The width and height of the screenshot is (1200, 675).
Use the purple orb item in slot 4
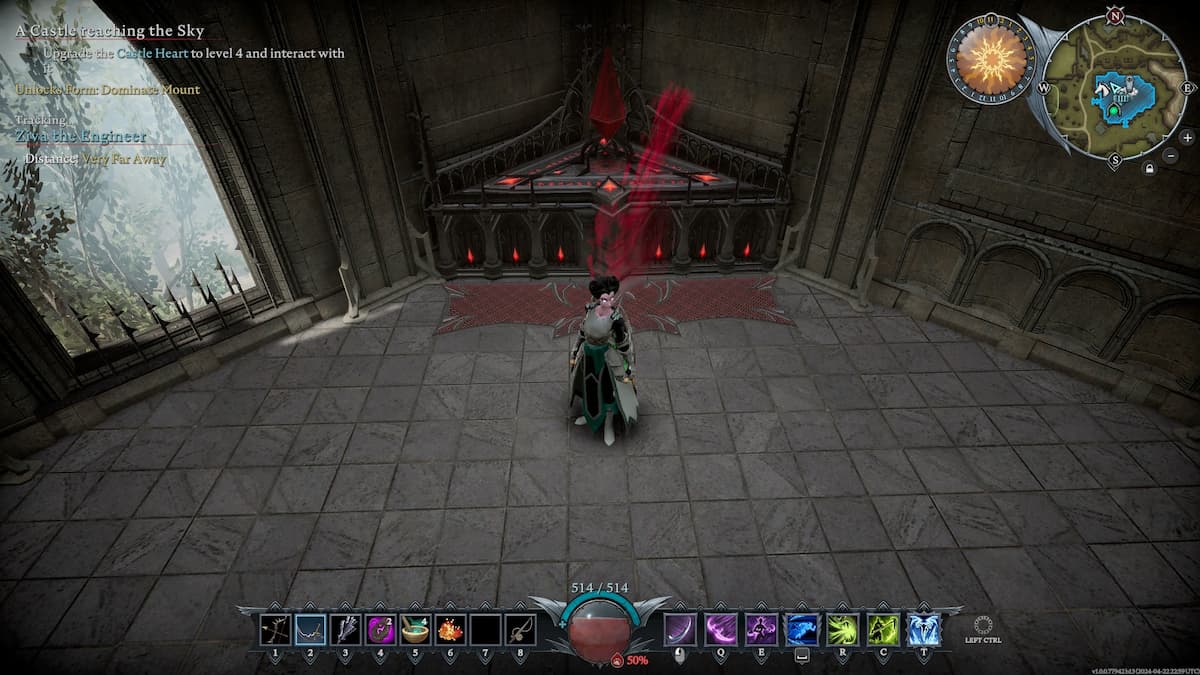click(x=380, y=630)
